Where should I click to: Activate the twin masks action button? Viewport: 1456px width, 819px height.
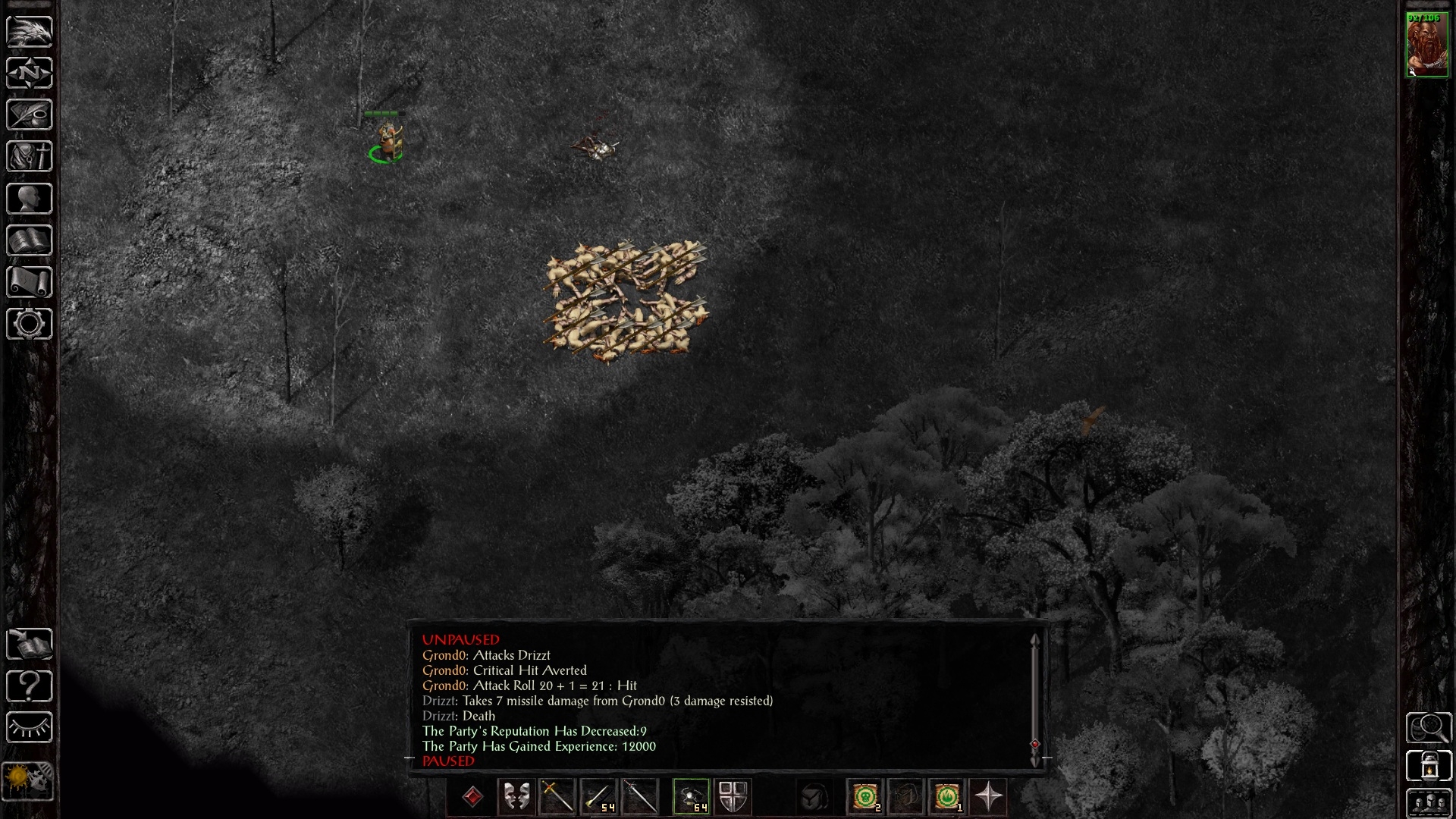coord(516,797)
